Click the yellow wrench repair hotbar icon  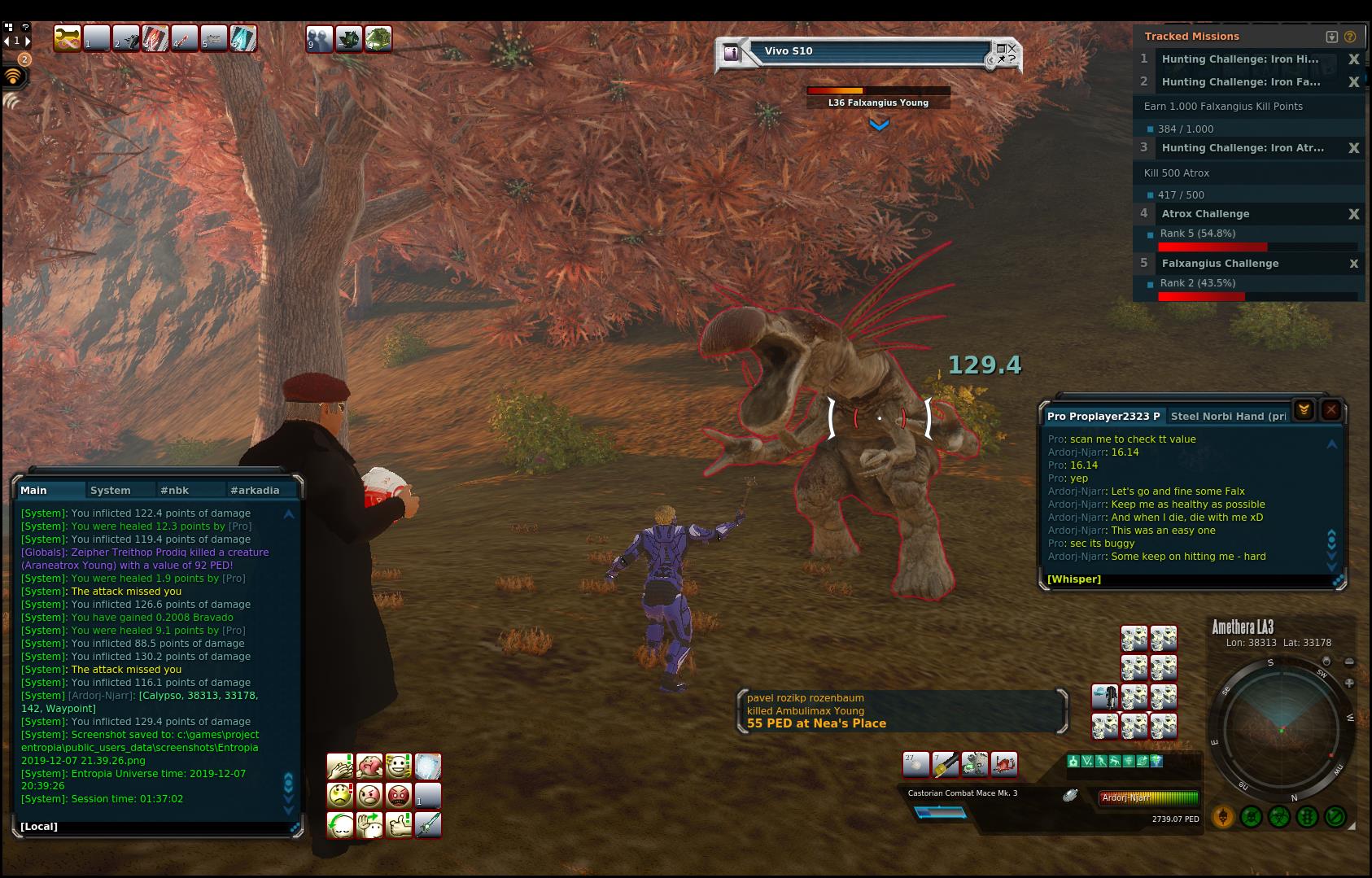pos(66,38)
